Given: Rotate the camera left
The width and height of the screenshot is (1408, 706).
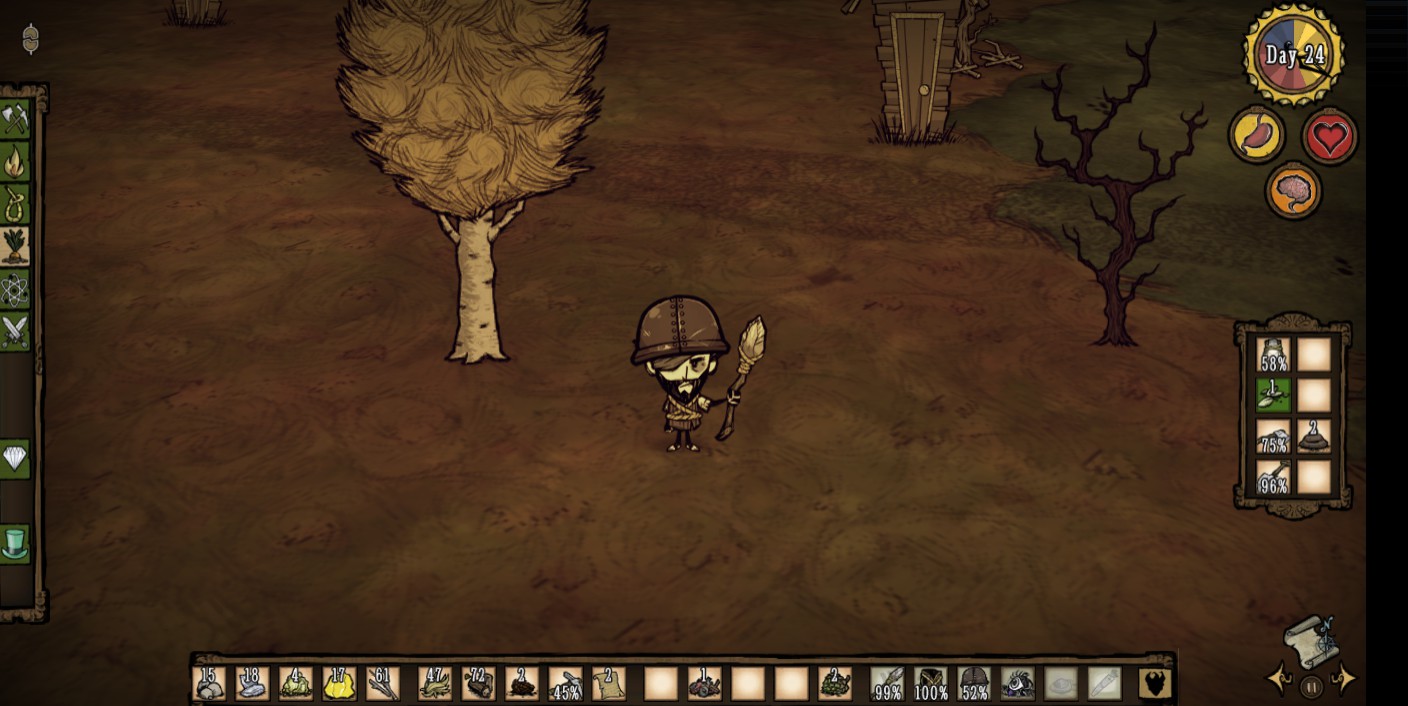Looking at the screenshot, I should [1280, 680].
